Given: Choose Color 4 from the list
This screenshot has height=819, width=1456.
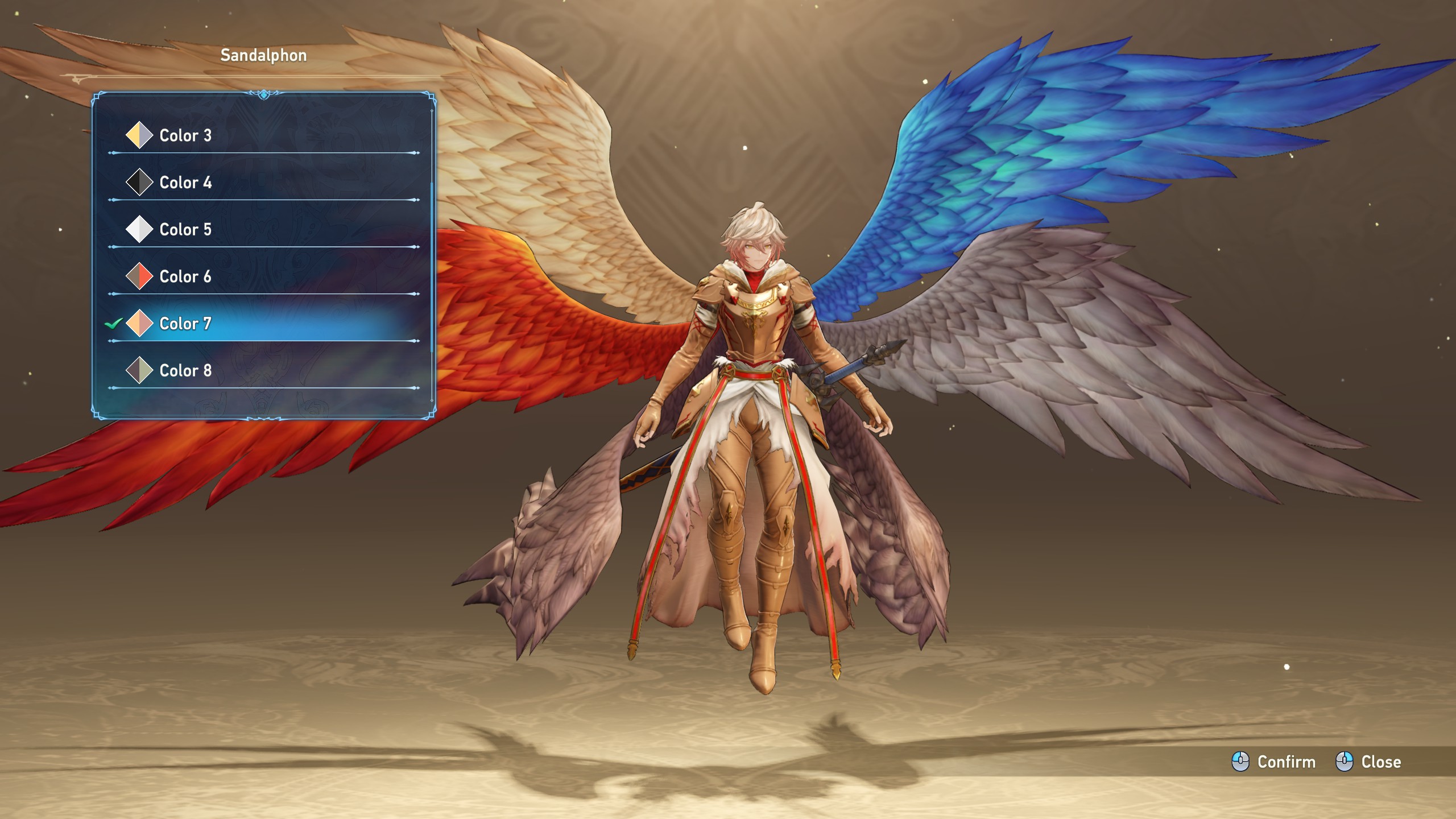Looking at the screenshot, I should coord(185,183).
